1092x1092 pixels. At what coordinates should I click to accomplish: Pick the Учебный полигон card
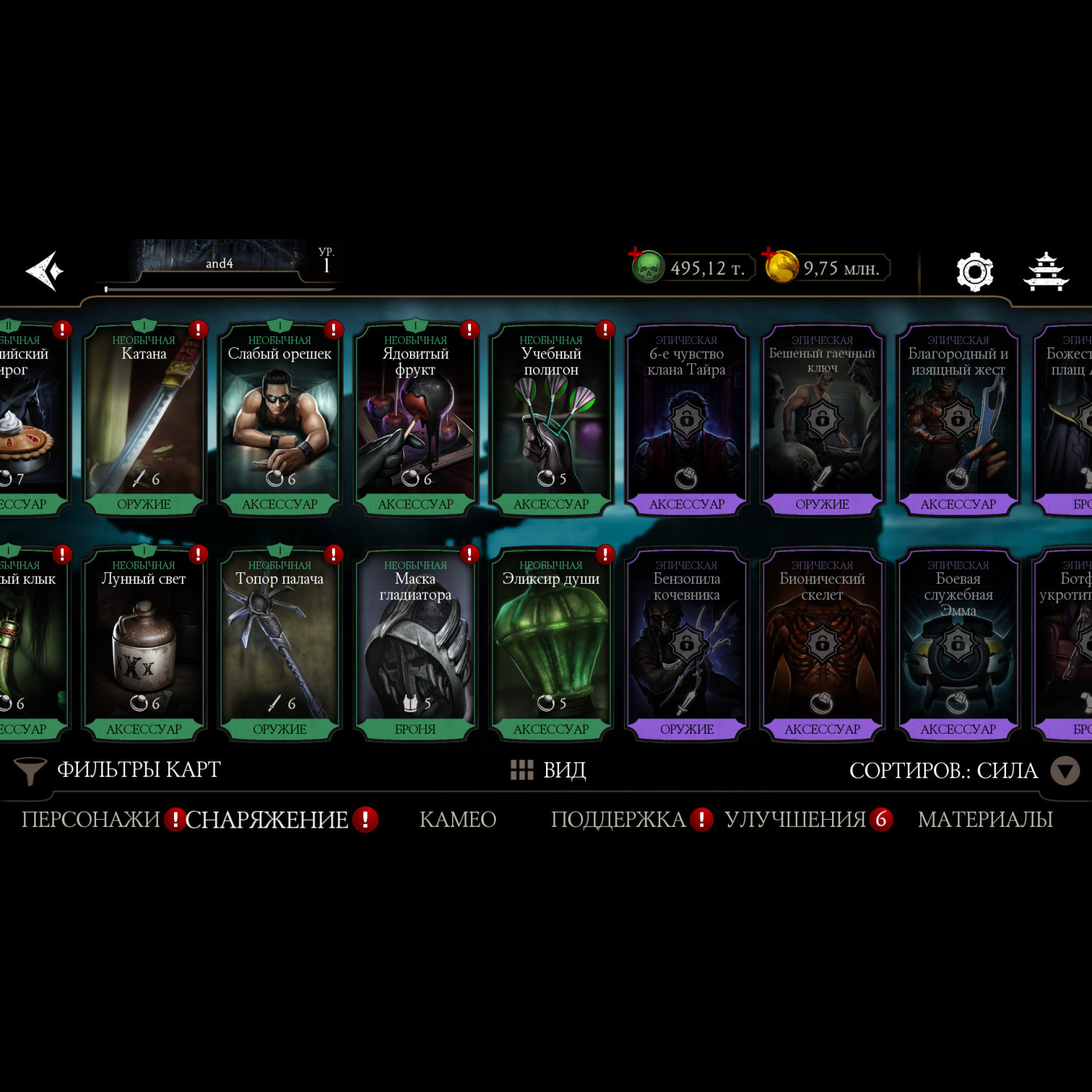[x=551, y=419]
